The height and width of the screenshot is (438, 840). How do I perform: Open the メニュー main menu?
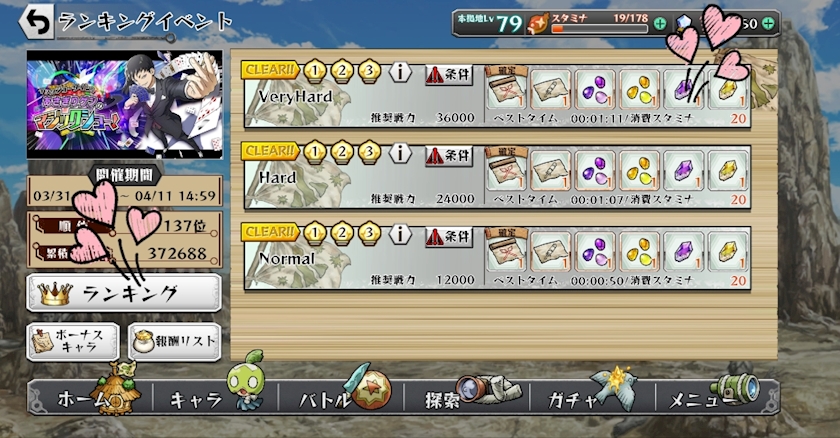click(712, 400)
